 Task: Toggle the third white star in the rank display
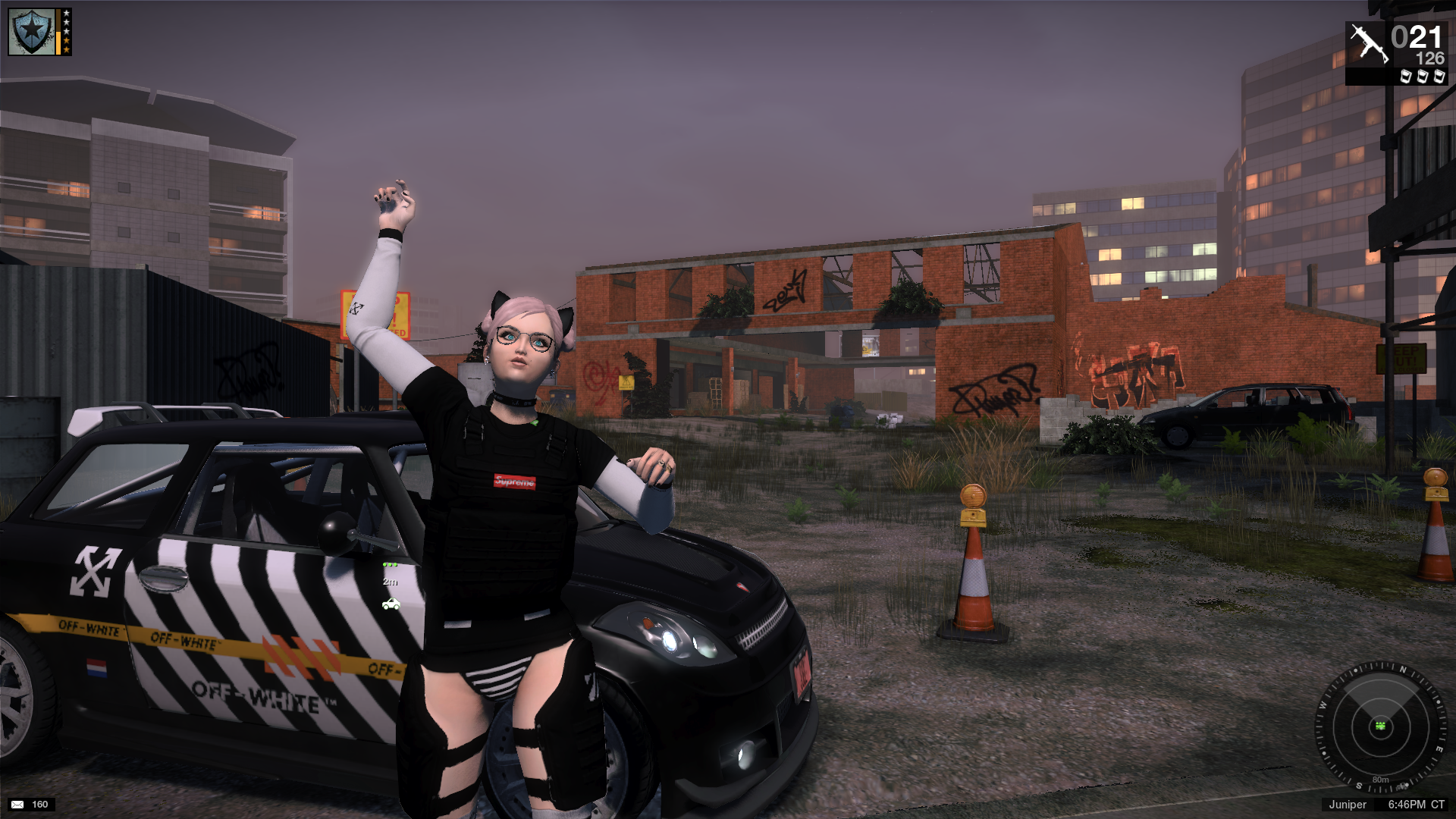pos(67,31)
